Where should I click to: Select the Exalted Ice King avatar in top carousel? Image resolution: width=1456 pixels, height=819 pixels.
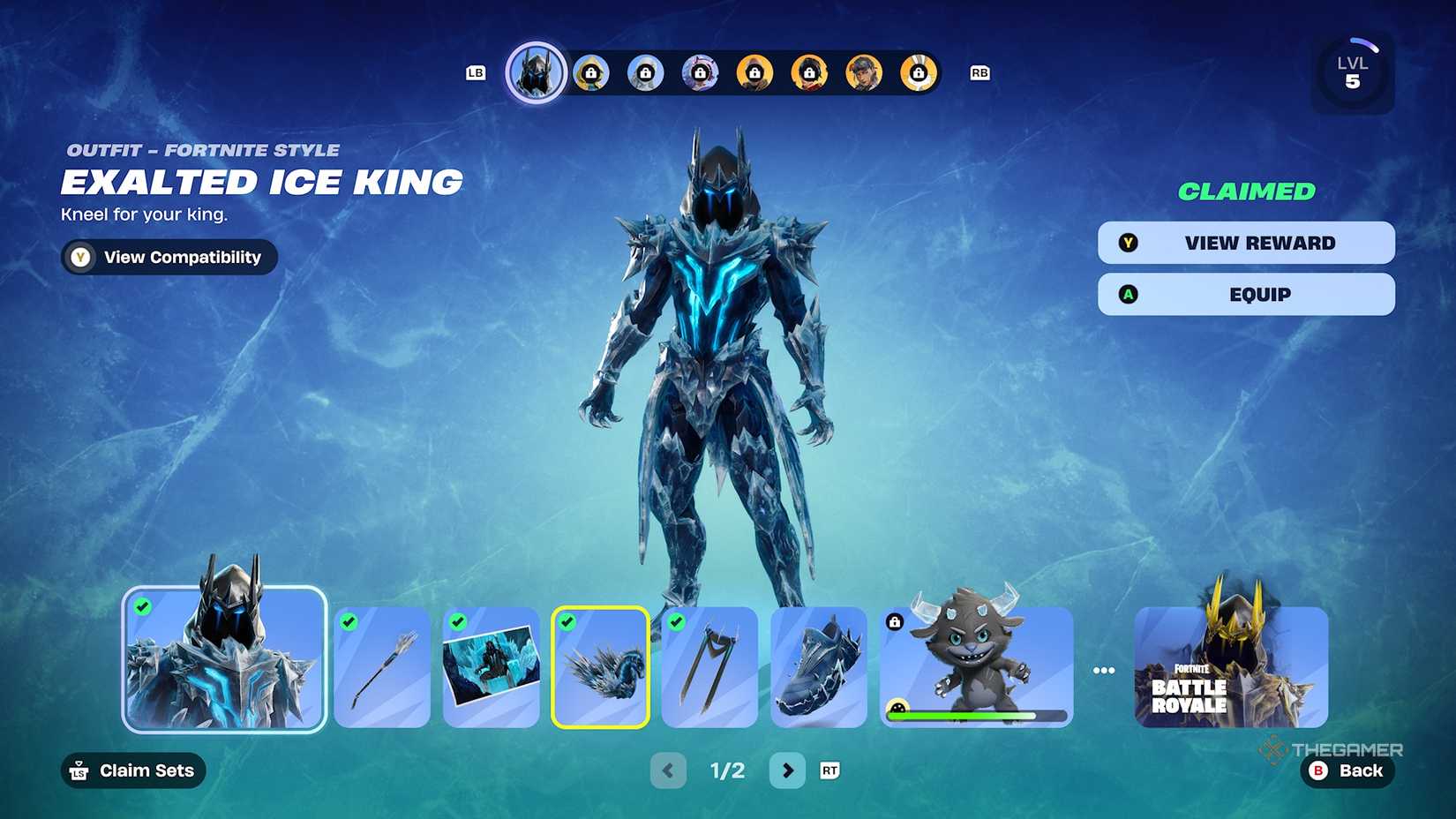pyautogui.click(x=536, y=72)
